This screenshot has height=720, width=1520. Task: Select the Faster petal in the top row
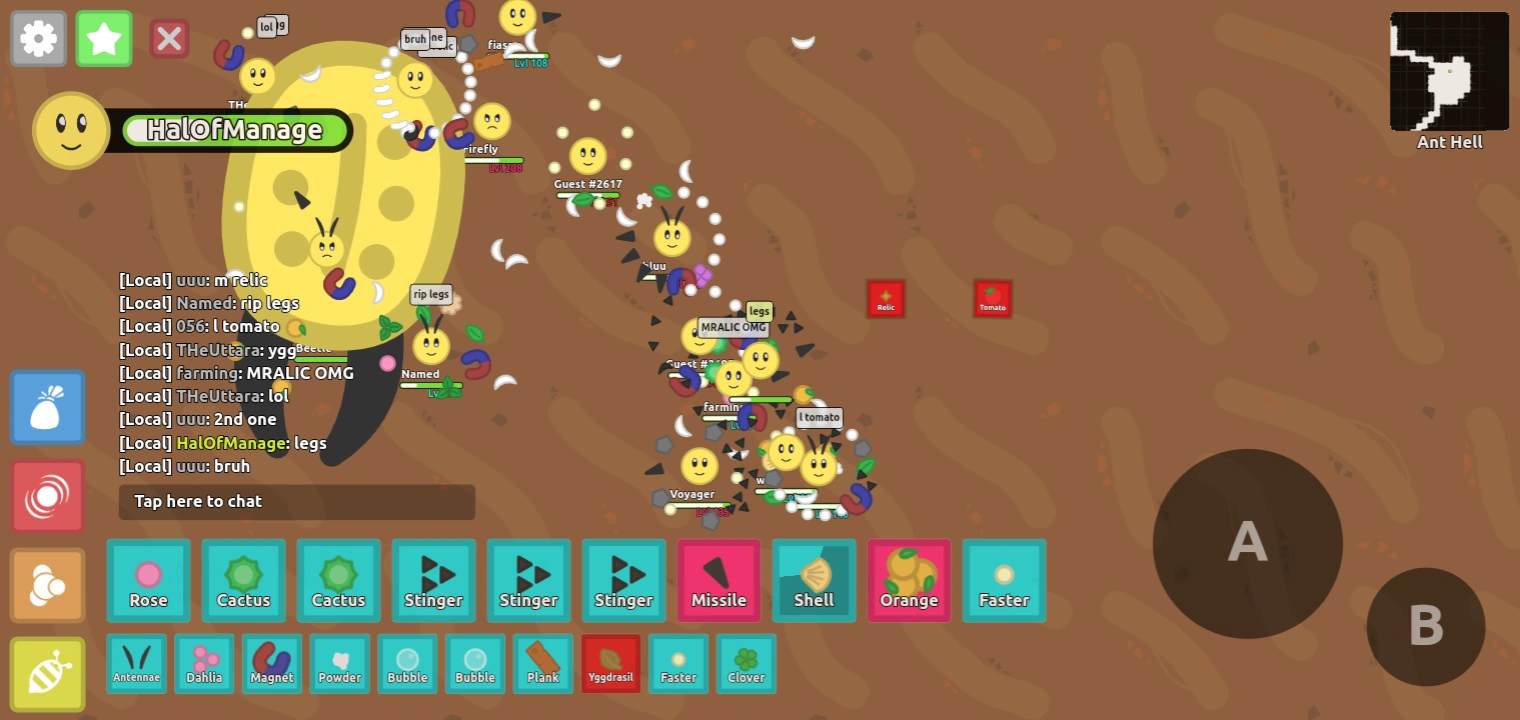tap(1003, 580)
